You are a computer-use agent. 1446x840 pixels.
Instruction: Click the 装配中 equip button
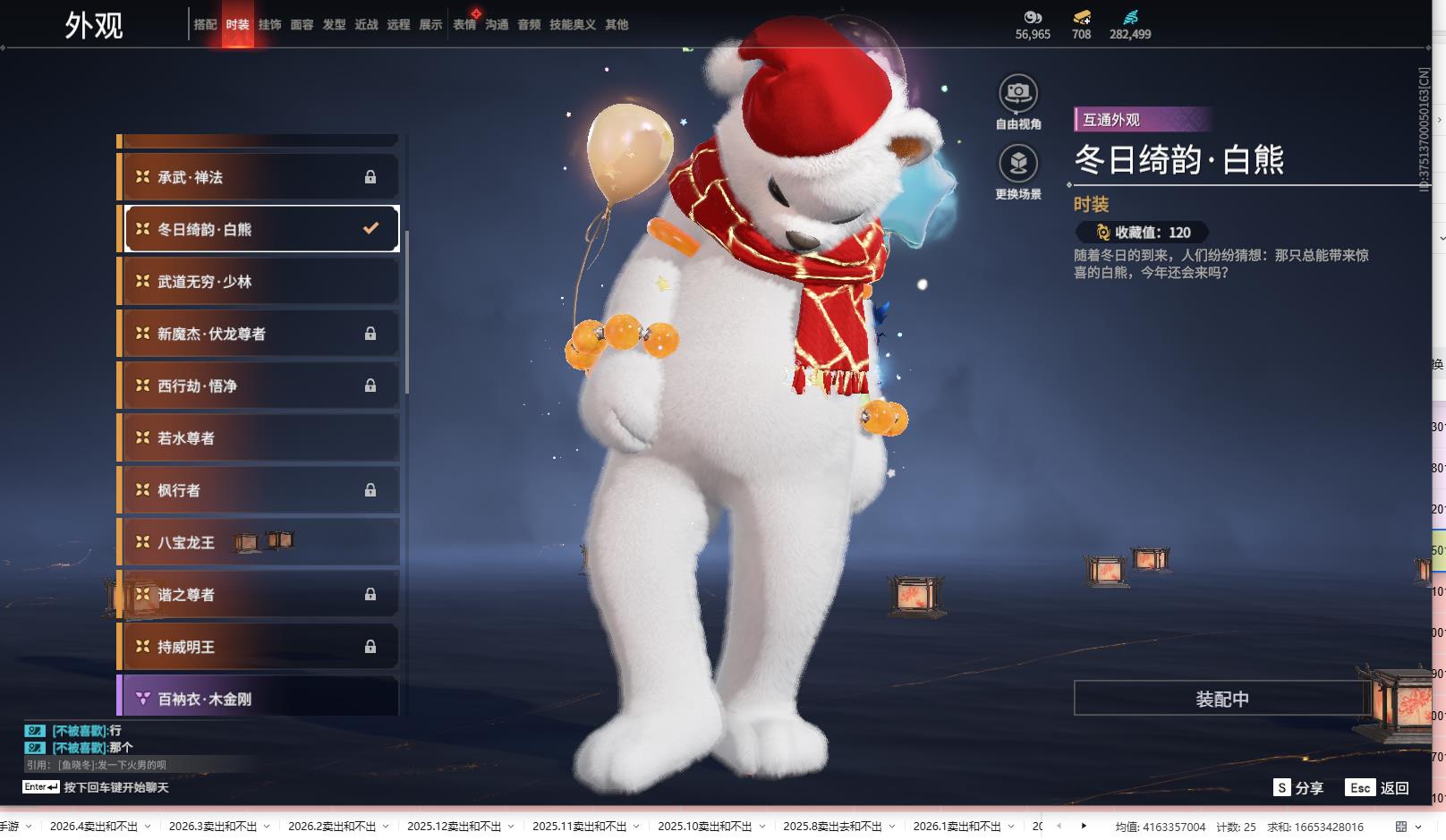pos(1221,699)
